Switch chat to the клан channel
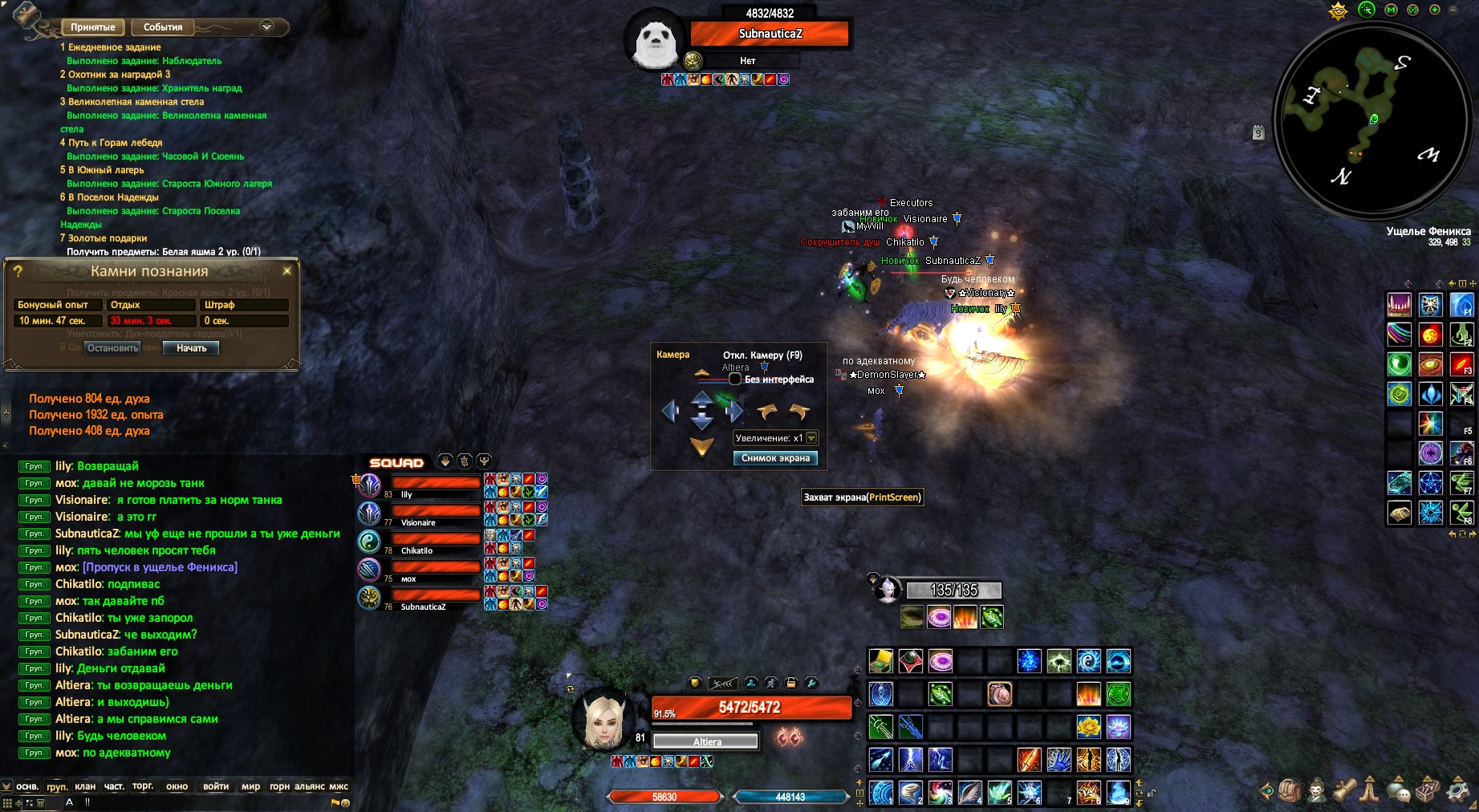 coord(85,786)
